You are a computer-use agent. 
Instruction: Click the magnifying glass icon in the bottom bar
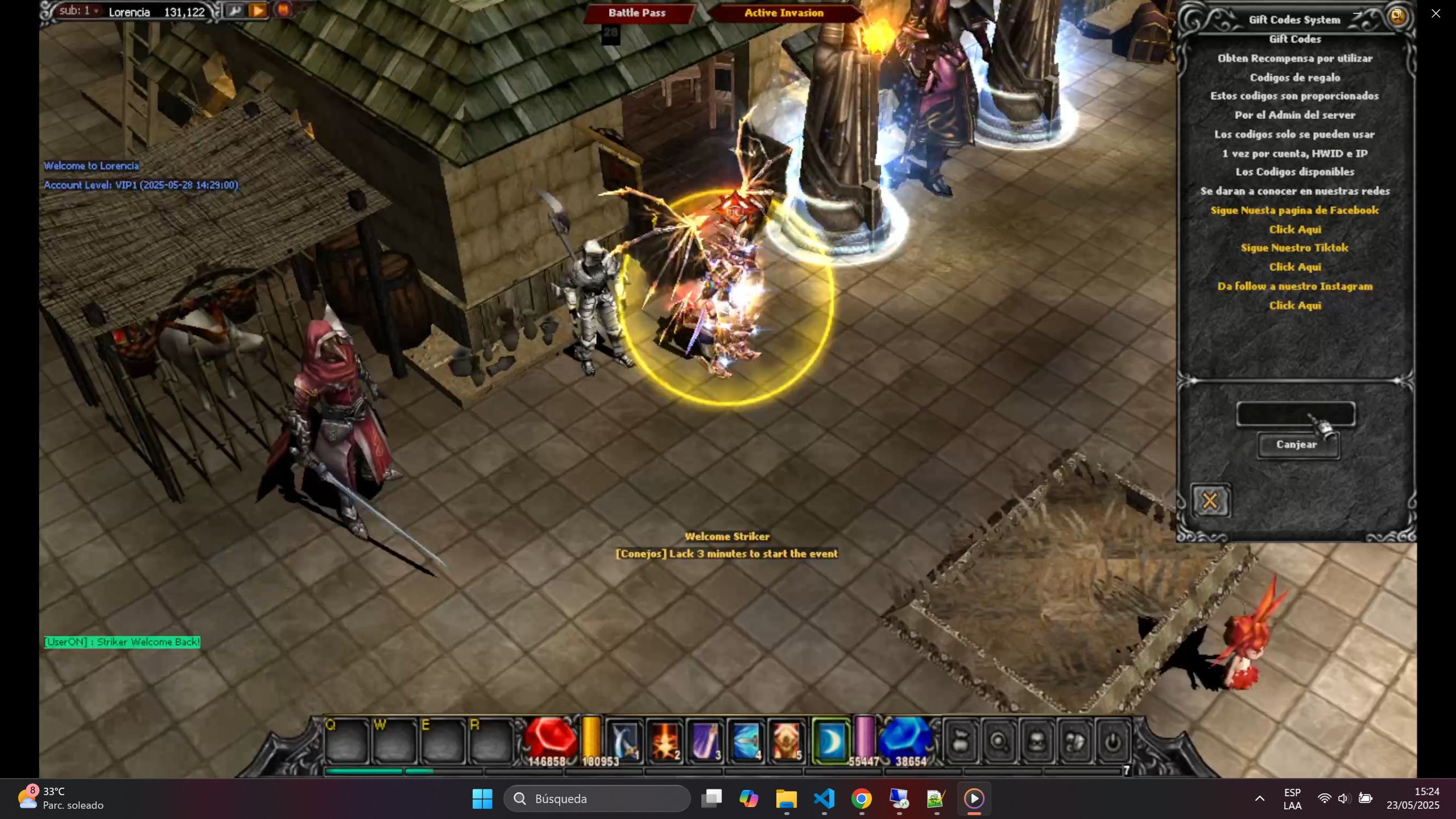point(999,742)
